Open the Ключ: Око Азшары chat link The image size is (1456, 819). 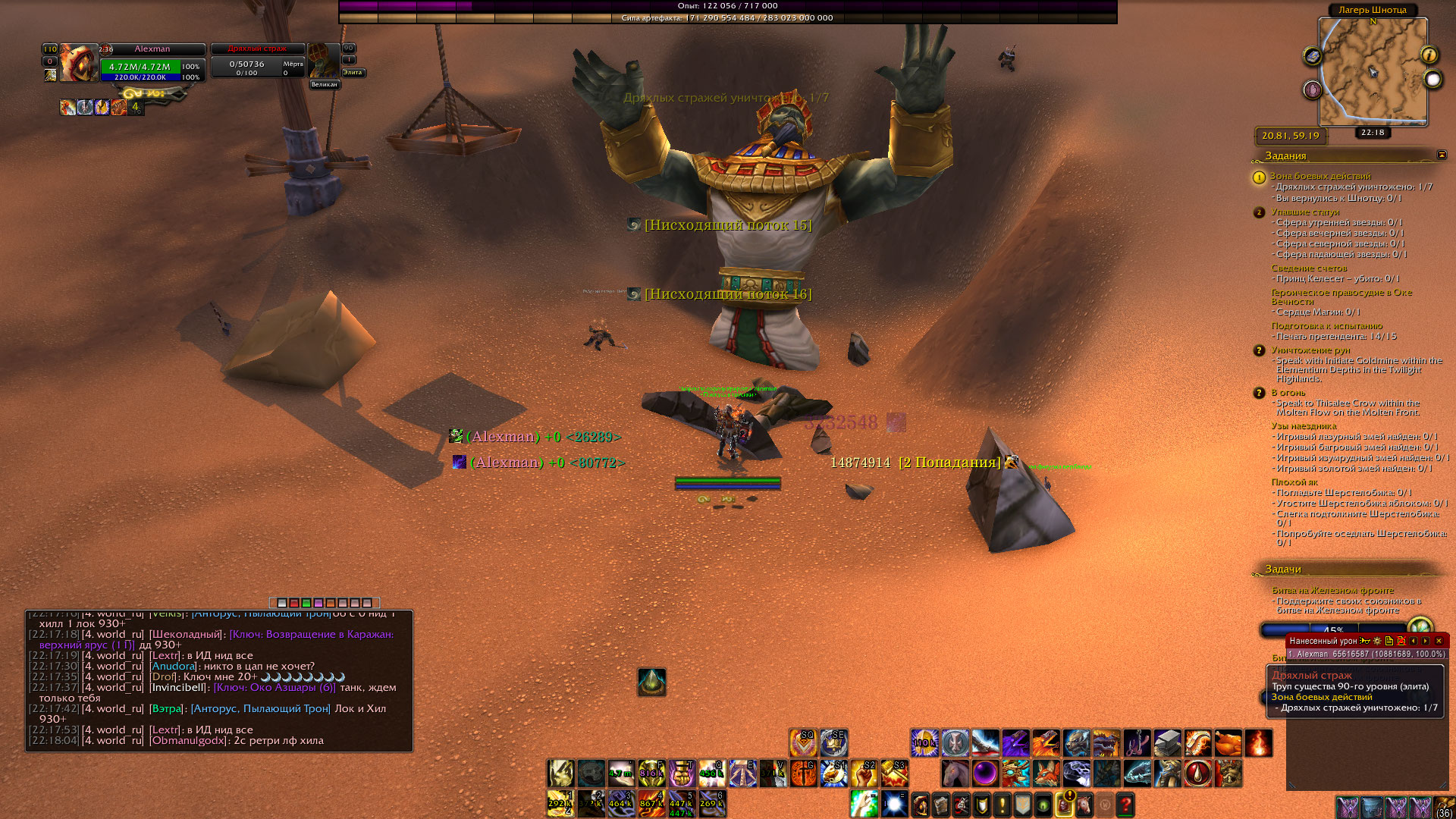(x=275, y=687)
